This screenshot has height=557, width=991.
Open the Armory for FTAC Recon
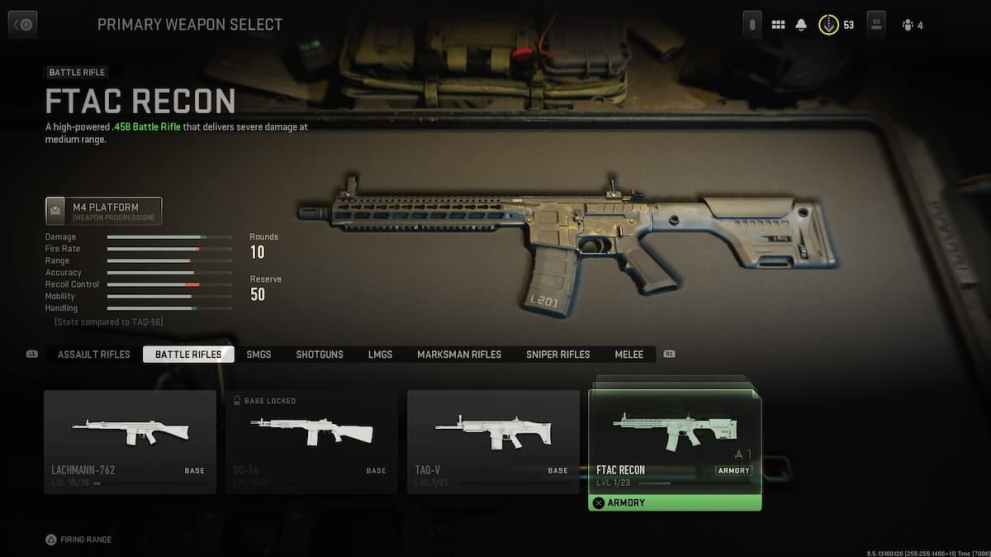pos(675,503)
